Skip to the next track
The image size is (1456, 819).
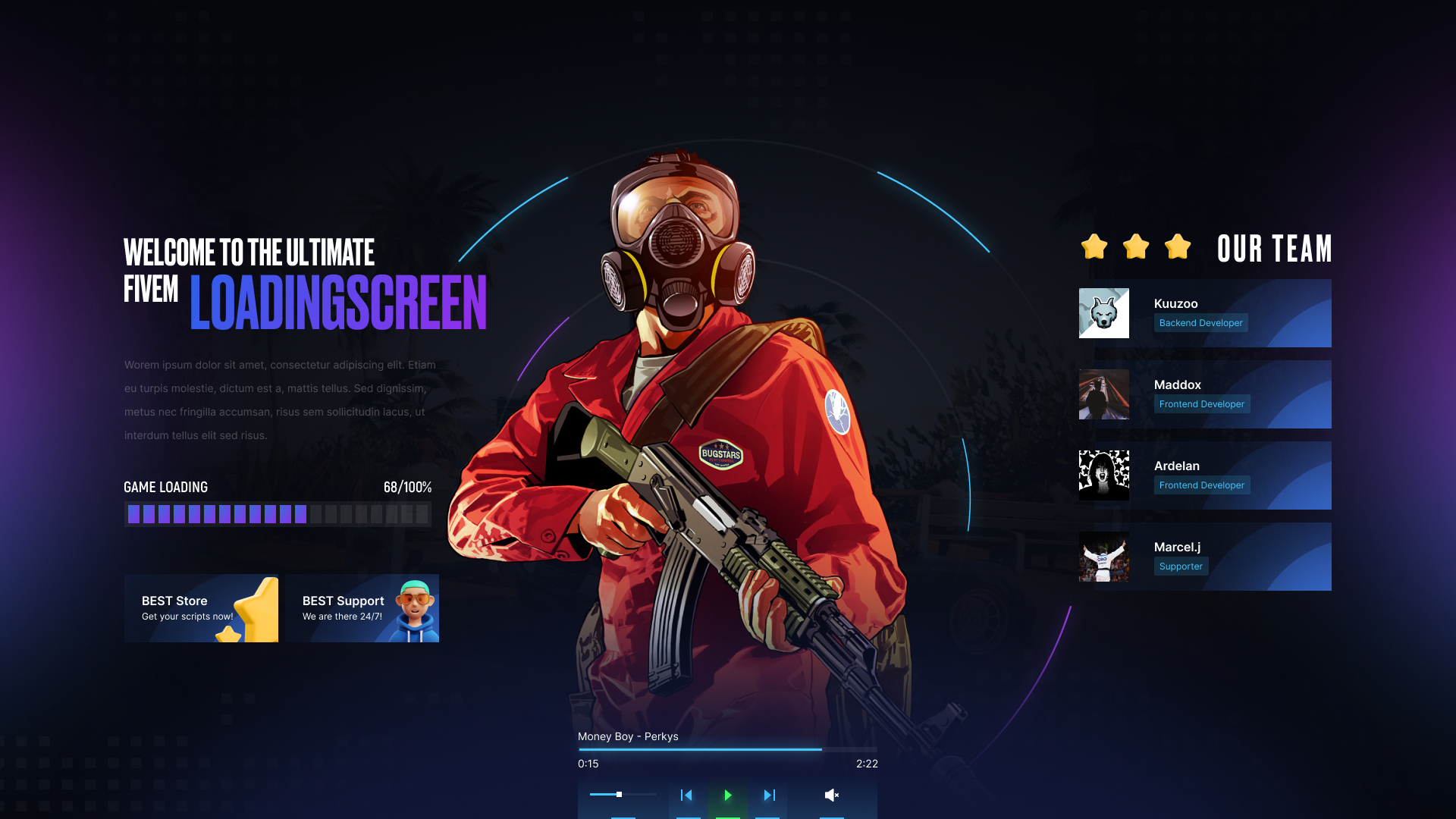[x=768, y=795]
